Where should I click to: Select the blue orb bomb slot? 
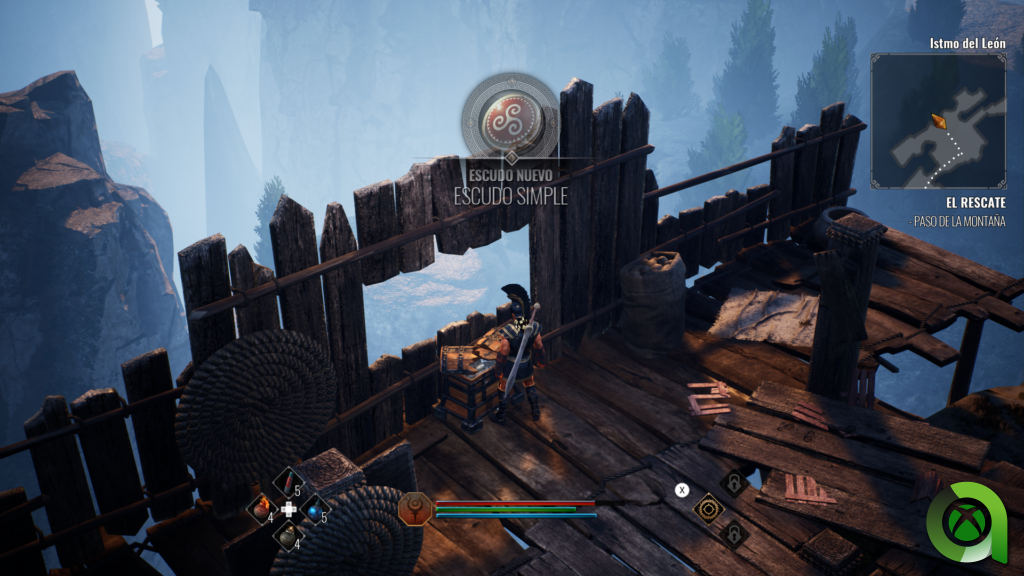[314, 509]
